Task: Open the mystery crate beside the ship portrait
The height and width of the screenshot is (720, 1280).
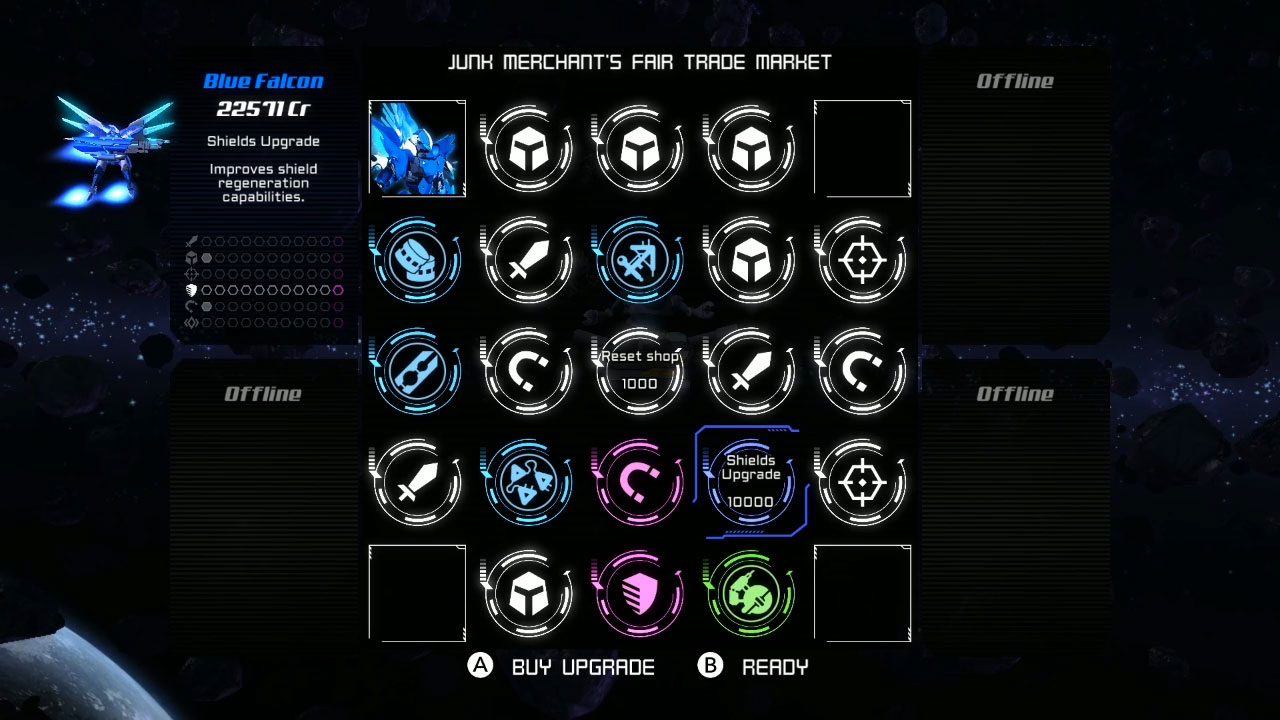Action: pyautogui.click(x=528, y=148)
